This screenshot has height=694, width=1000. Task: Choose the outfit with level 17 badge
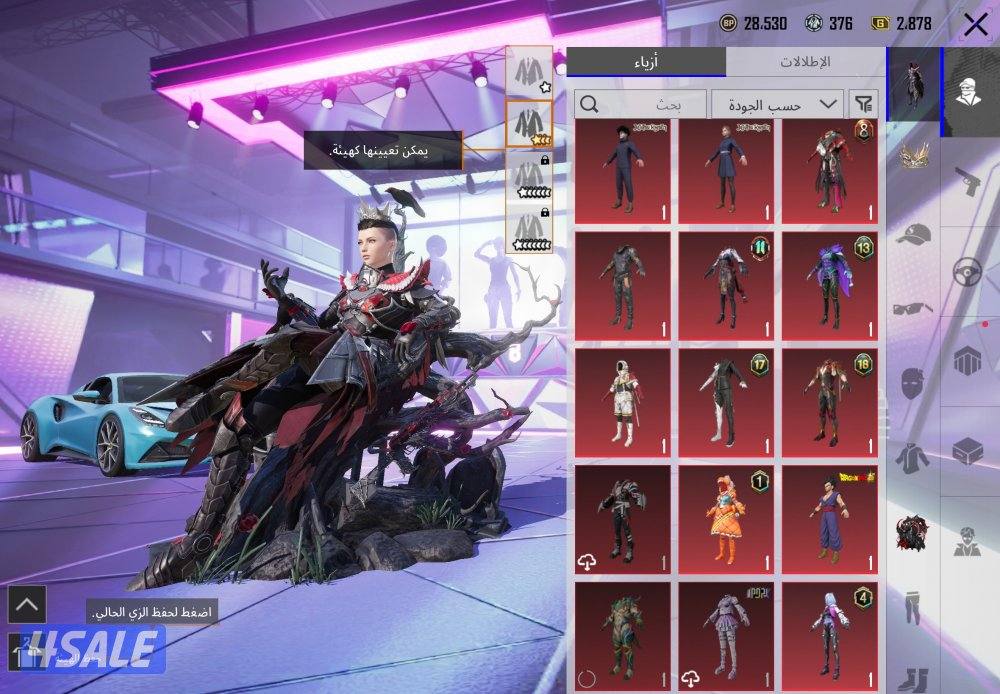pyautogui.click(x=727, y=400)
